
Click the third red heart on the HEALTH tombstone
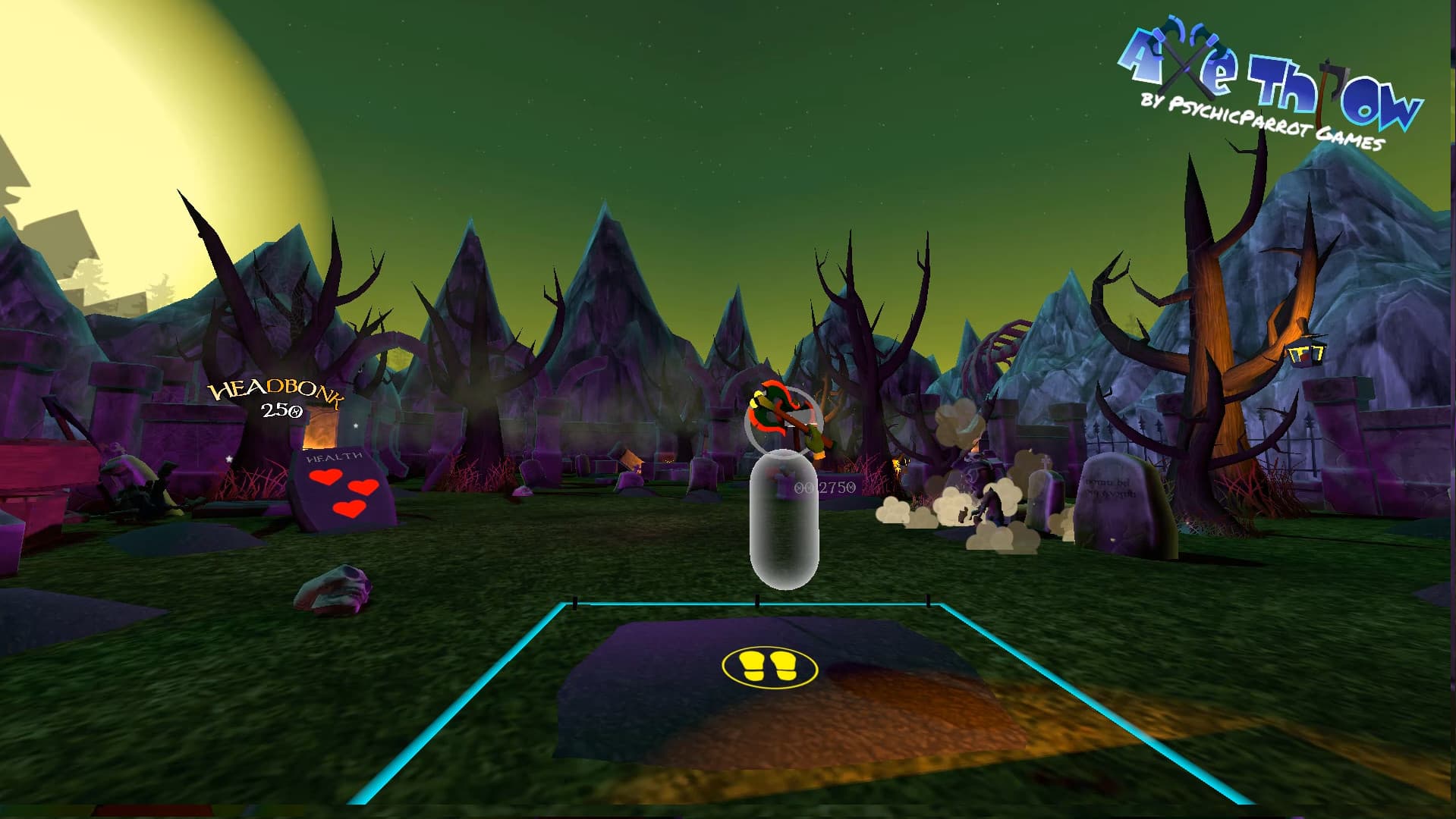[349, 510]
